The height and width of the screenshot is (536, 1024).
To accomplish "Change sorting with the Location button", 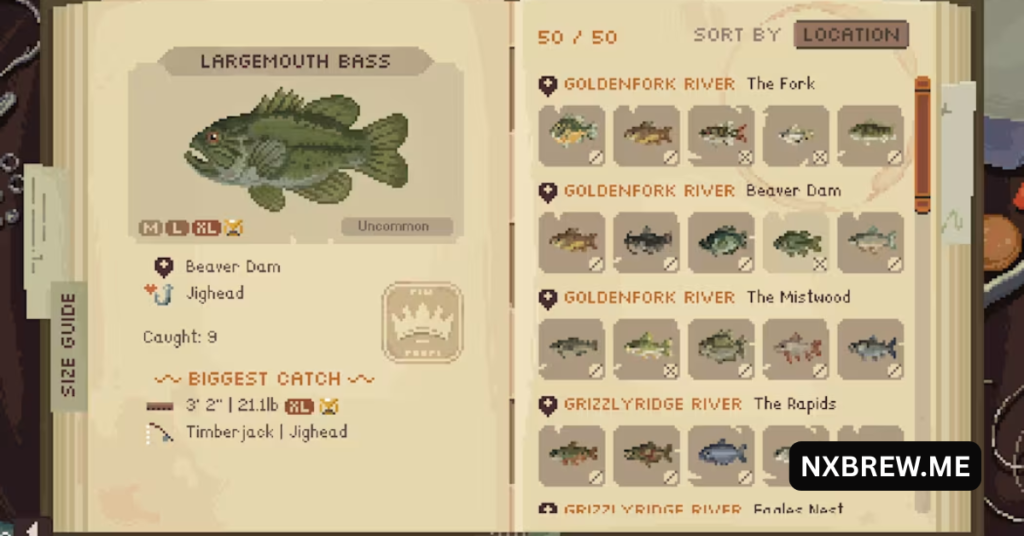I will (x=851, y=35).
